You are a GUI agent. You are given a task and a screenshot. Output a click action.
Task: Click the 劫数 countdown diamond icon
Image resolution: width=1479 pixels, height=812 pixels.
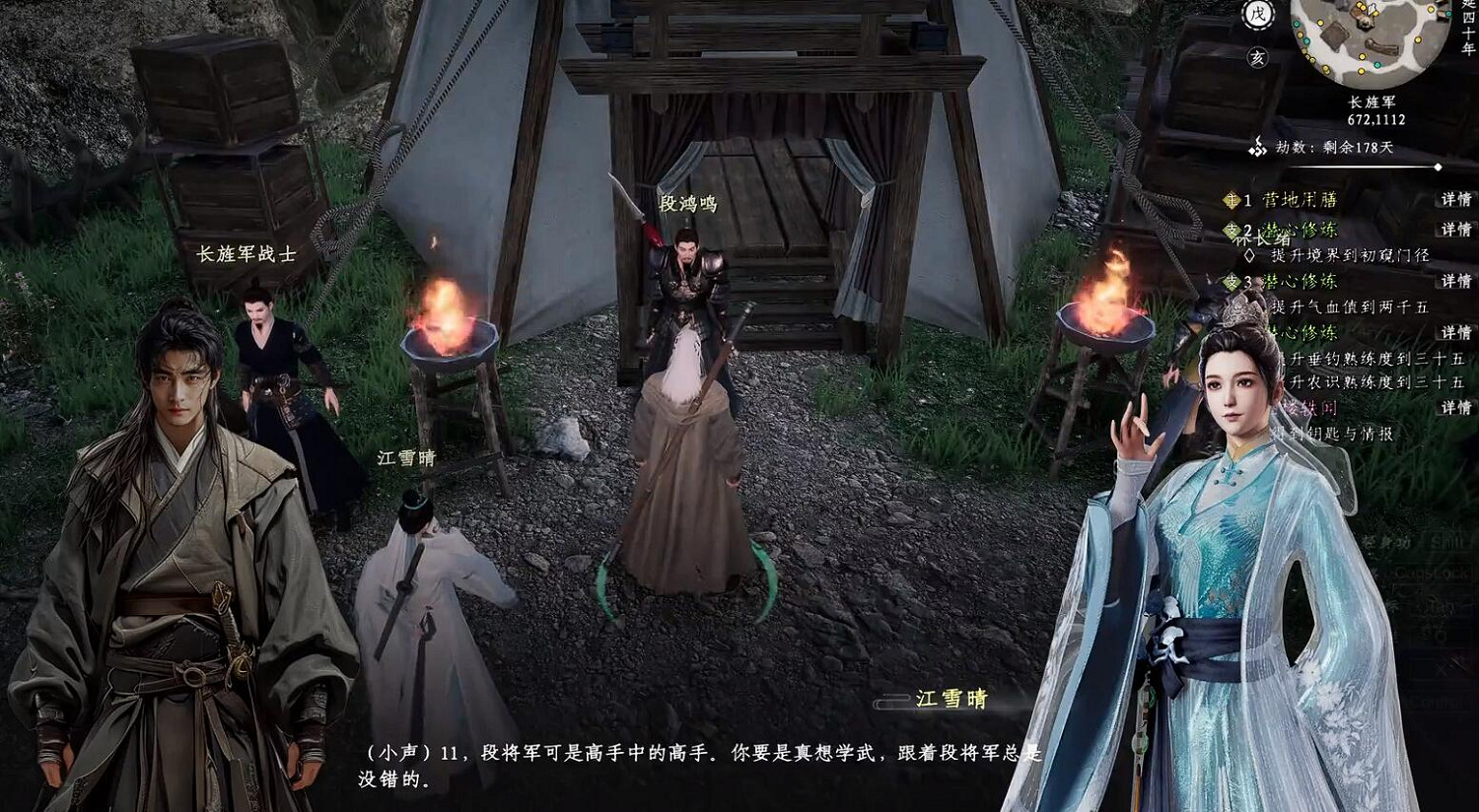(x=1260, y=149)
